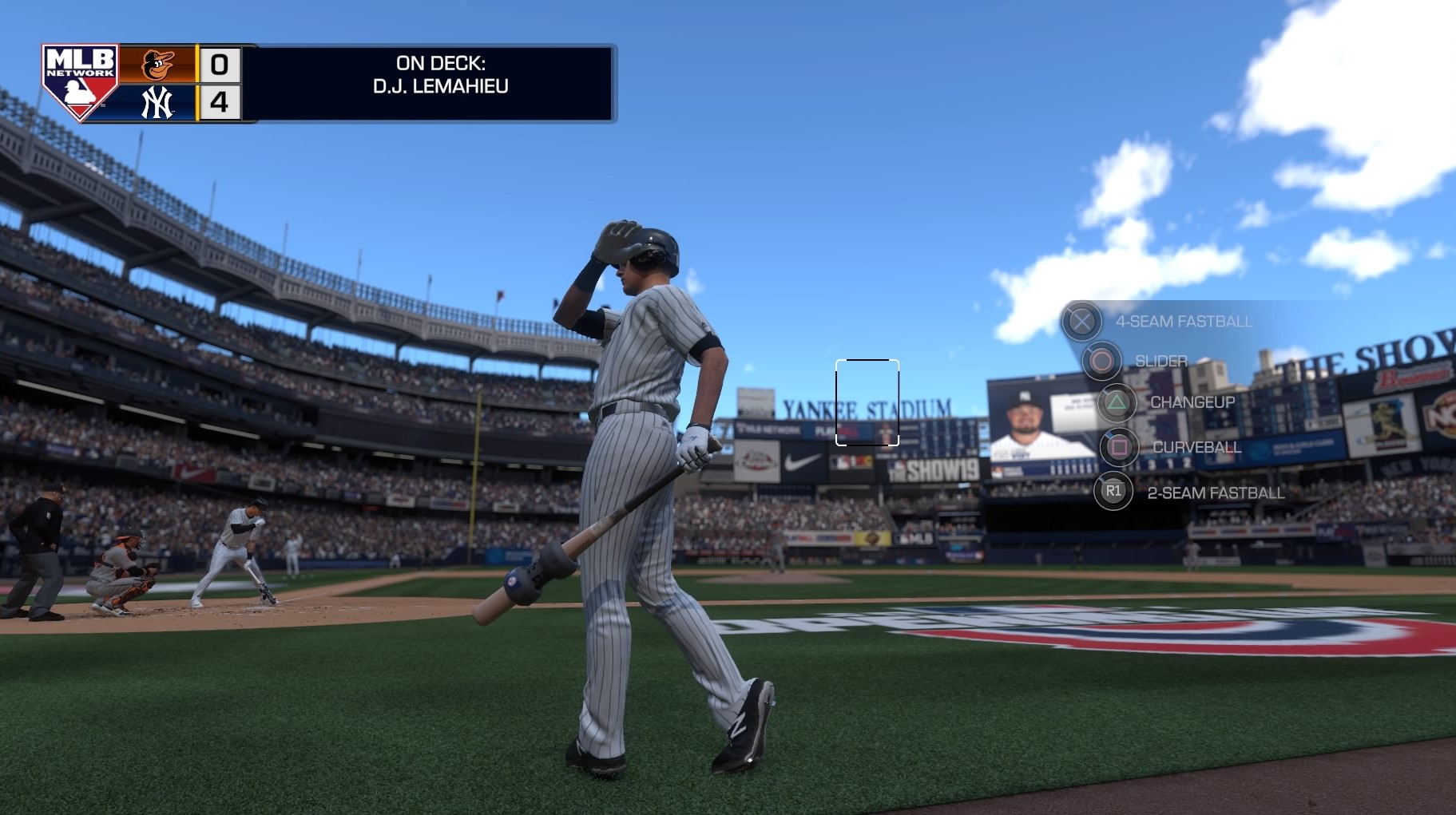The image size is (1456, 815).
Task: Pick the Changeup pitch
Action: (x=1117, y=402)
